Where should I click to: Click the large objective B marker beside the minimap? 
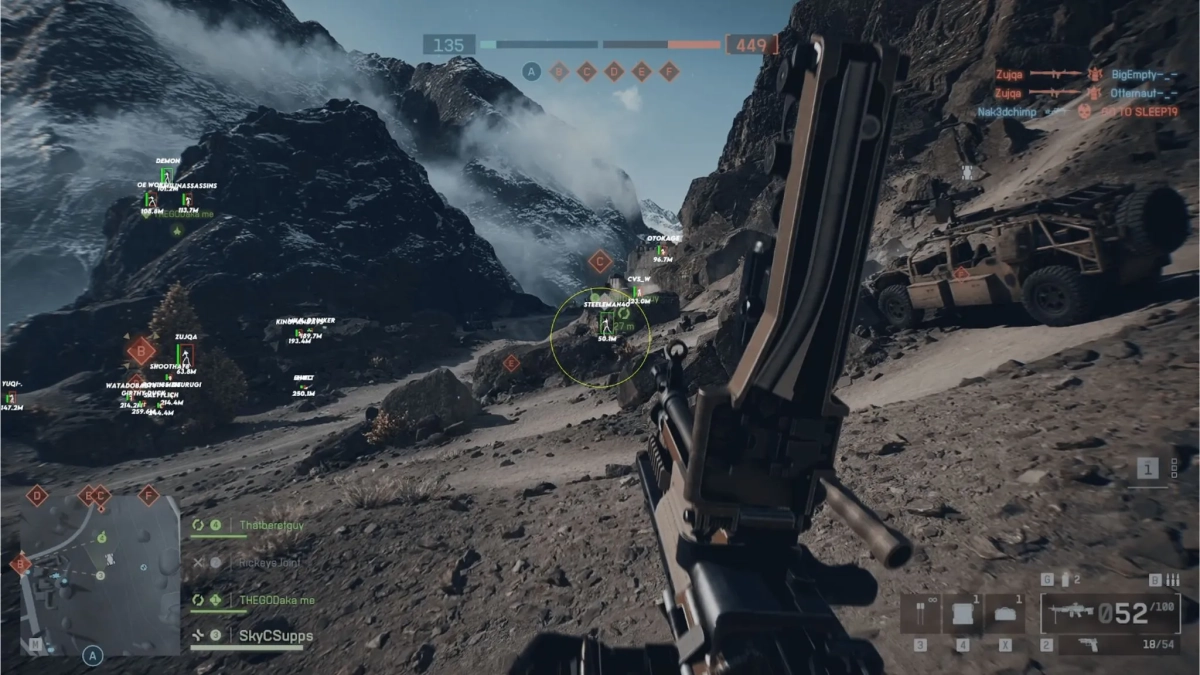pos(20,565)
